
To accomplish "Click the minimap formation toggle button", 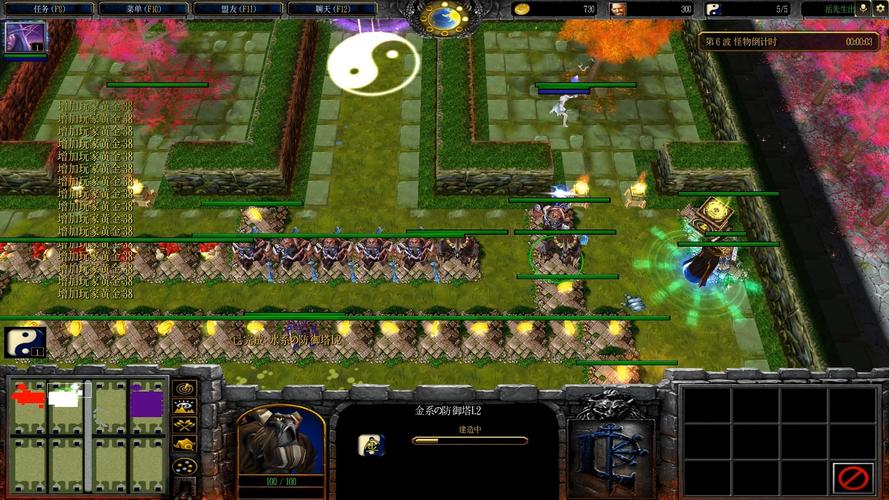I will tap(185, 467).
